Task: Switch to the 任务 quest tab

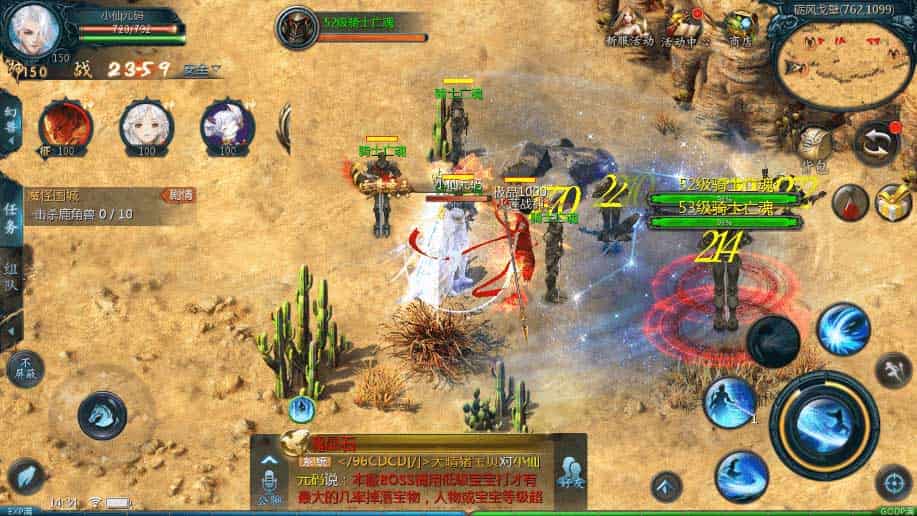Action: (10, 214)
